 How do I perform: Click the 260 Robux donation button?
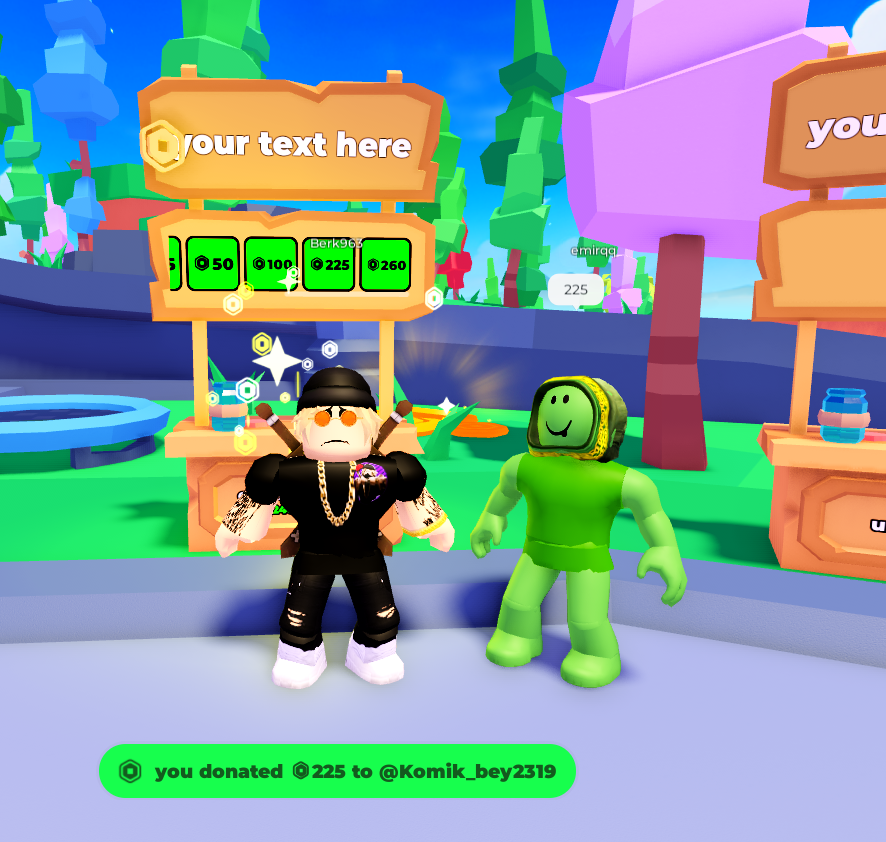click(386, 265)
